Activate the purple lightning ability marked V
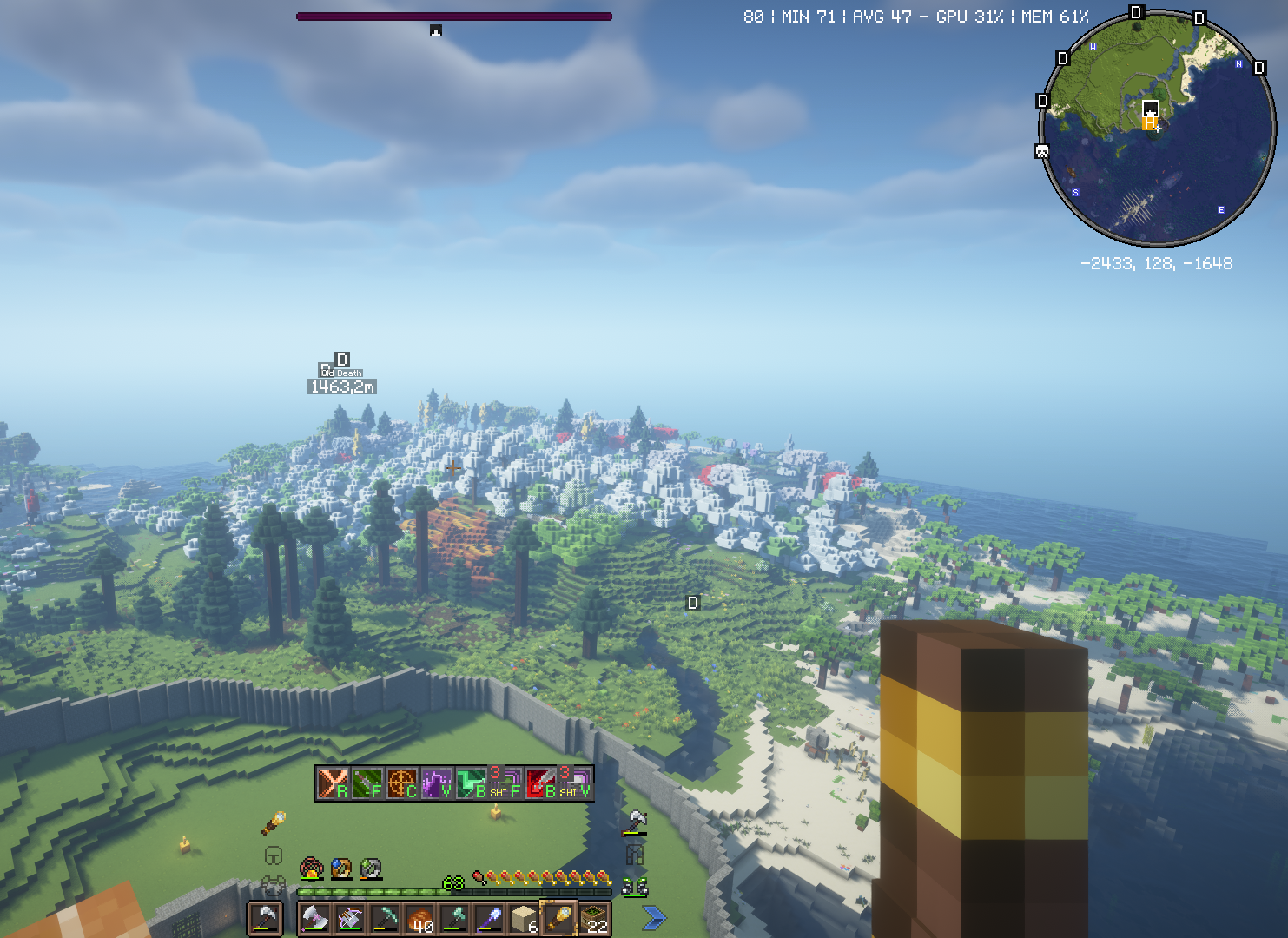This screenshot has width=1288, height=938. coord(437,783)
